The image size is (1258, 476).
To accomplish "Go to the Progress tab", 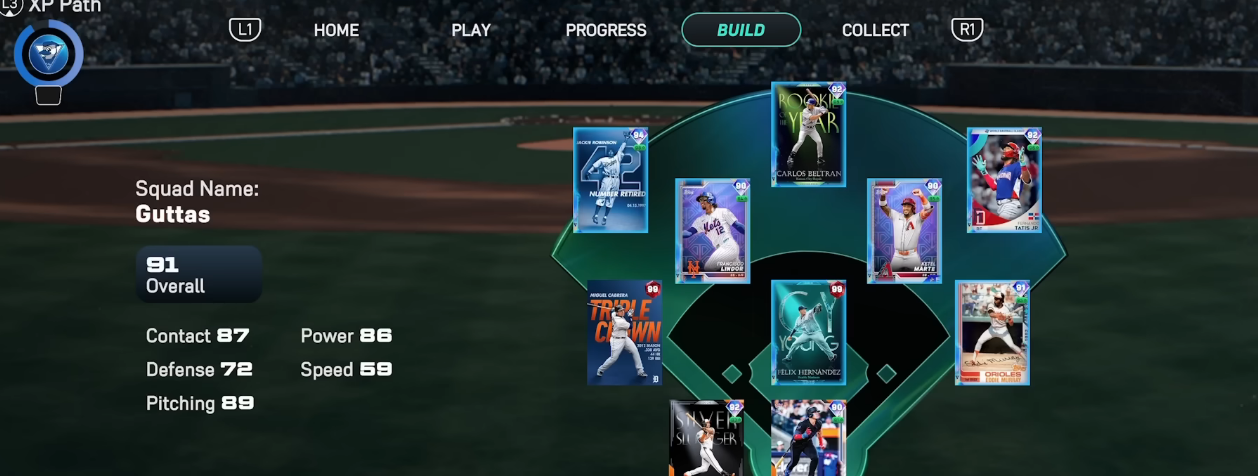I will 606,30.
